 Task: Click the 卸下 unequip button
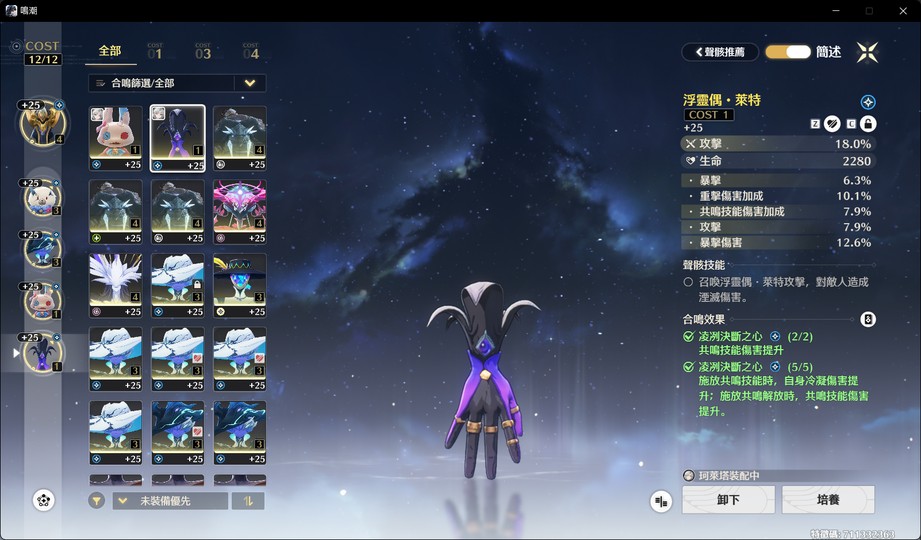point(728,500)
